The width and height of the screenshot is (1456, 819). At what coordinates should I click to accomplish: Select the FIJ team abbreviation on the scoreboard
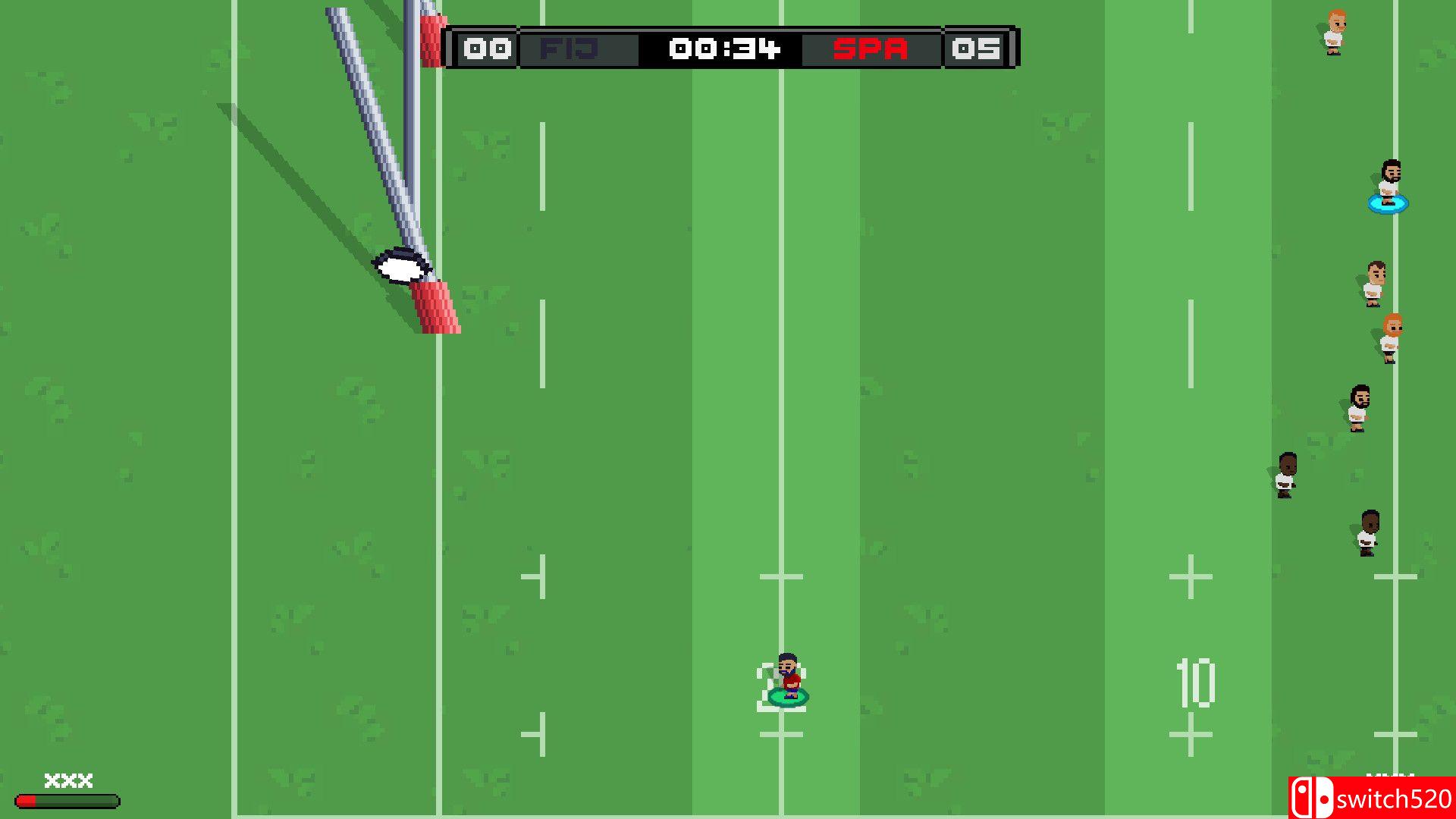point(568,49)
